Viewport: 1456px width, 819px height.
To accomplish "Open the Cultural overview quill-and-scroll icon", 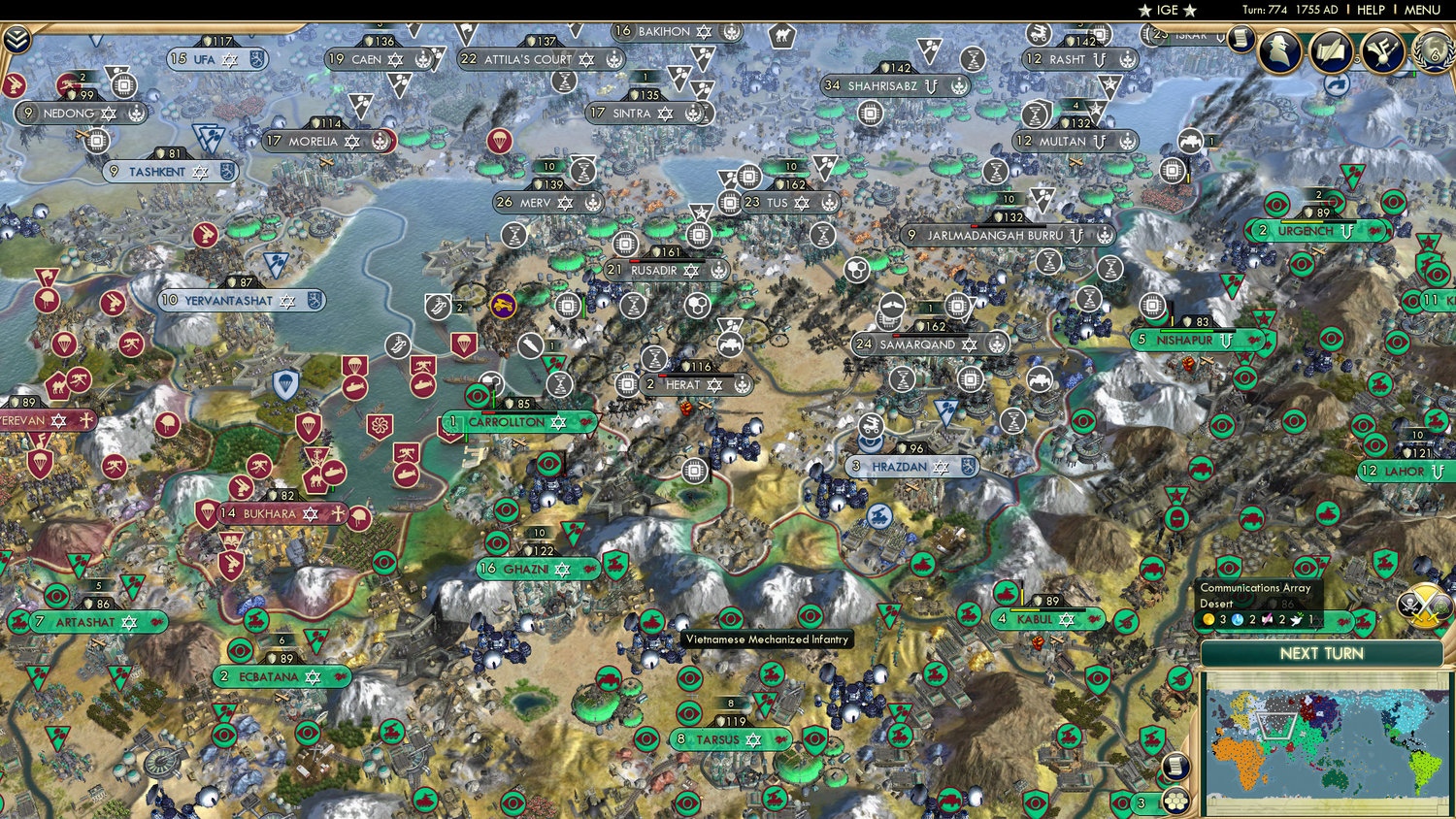I will click(x=1330, y=52).
